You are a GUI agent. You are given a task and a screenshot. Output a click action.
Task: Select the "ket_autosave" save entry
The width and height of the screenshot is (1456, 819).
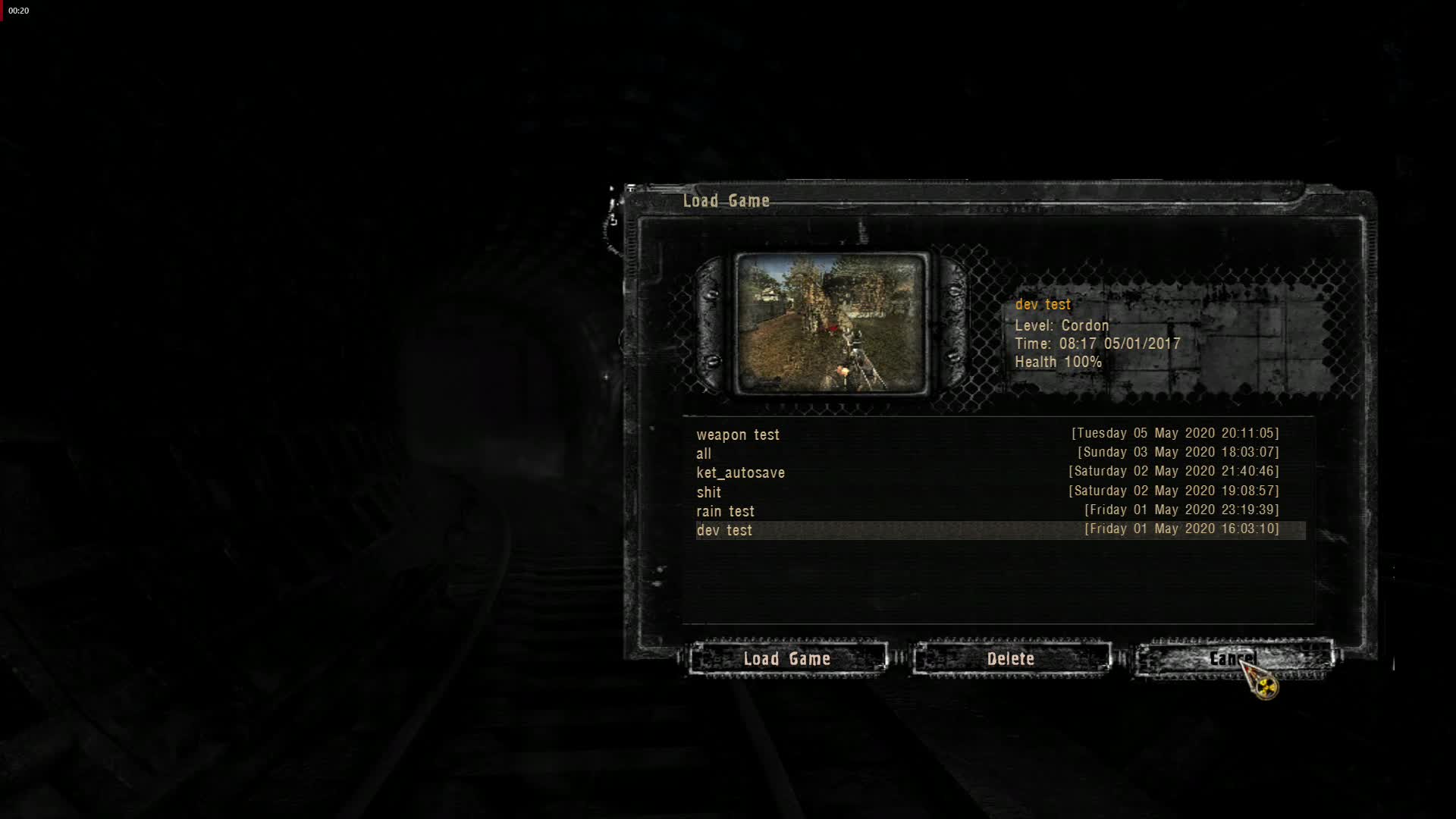(x=741, y=472)
